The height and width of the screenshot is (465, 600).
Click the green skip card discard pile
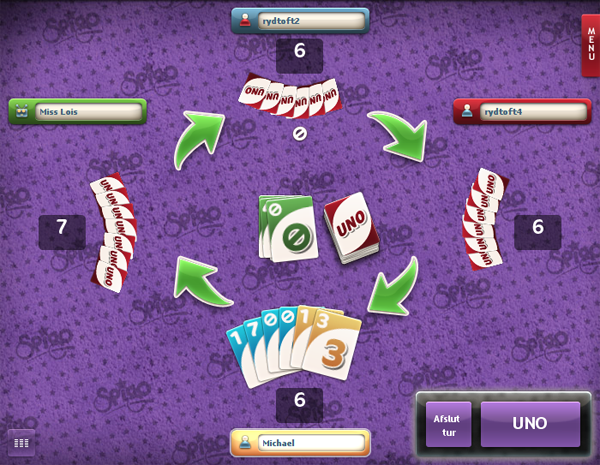[290, 230]
